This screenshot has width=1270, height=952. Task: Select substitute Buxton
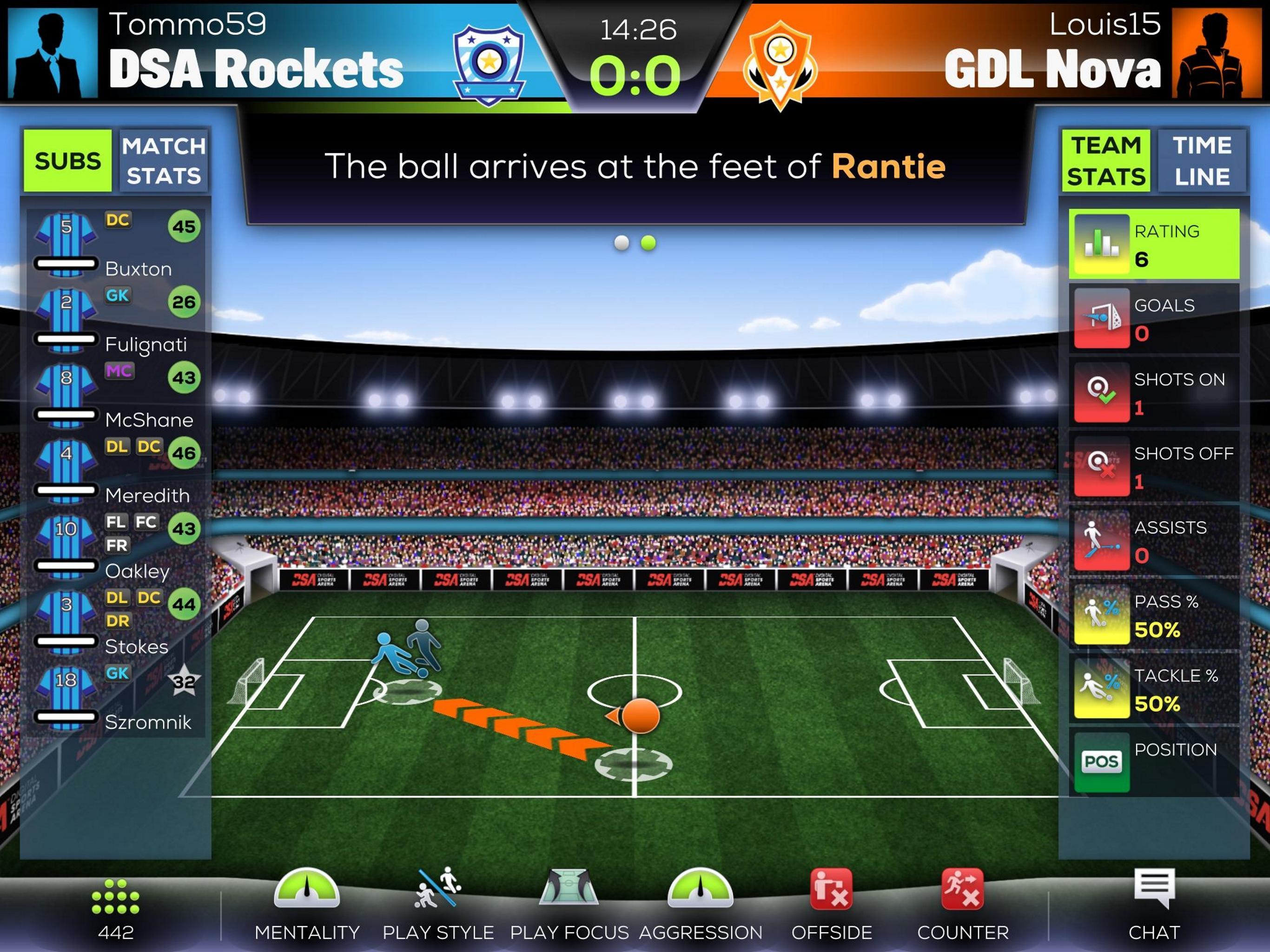pos(116,245)
